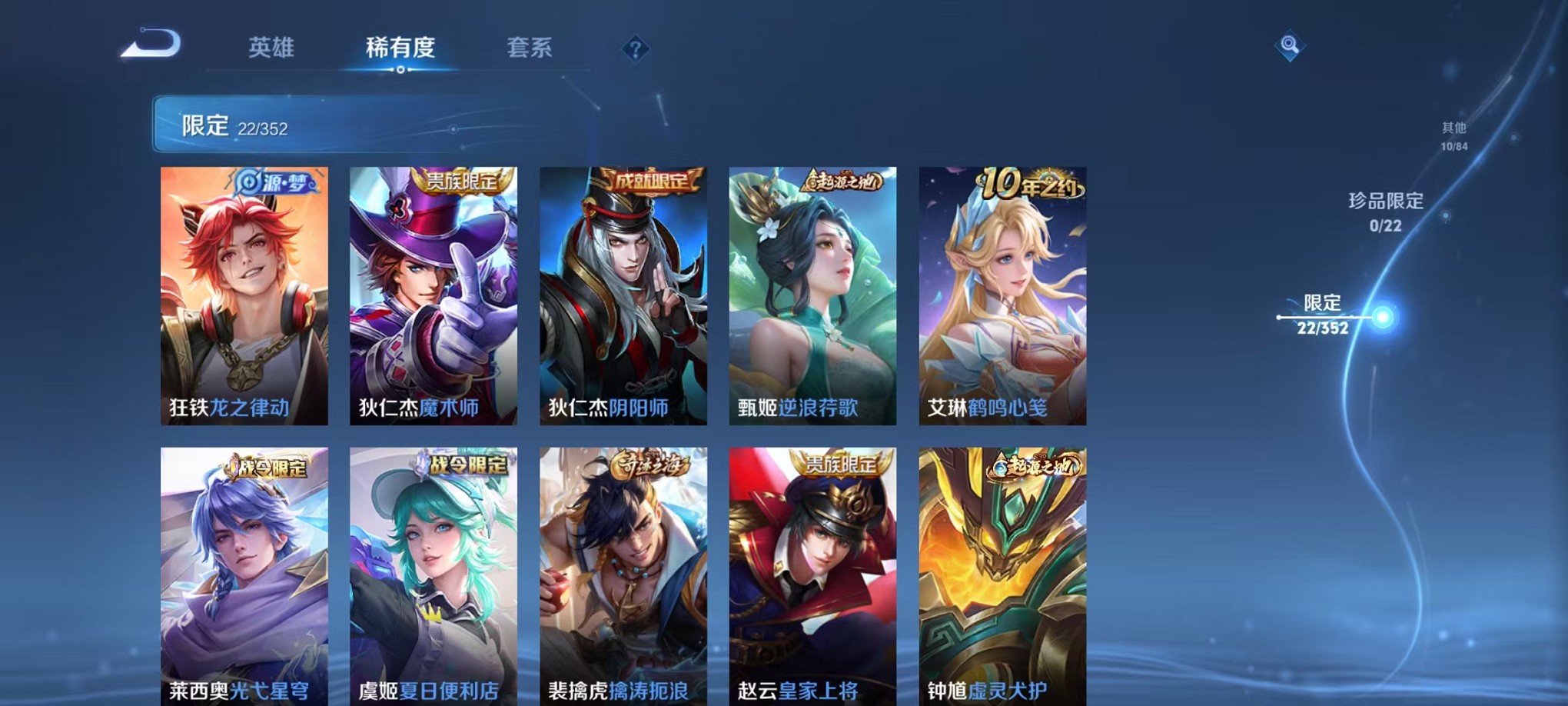The width and height of the screenshot is (1568, 706).
Task: Open the 其他 category in the side navigation
Action: (1453, 135)
